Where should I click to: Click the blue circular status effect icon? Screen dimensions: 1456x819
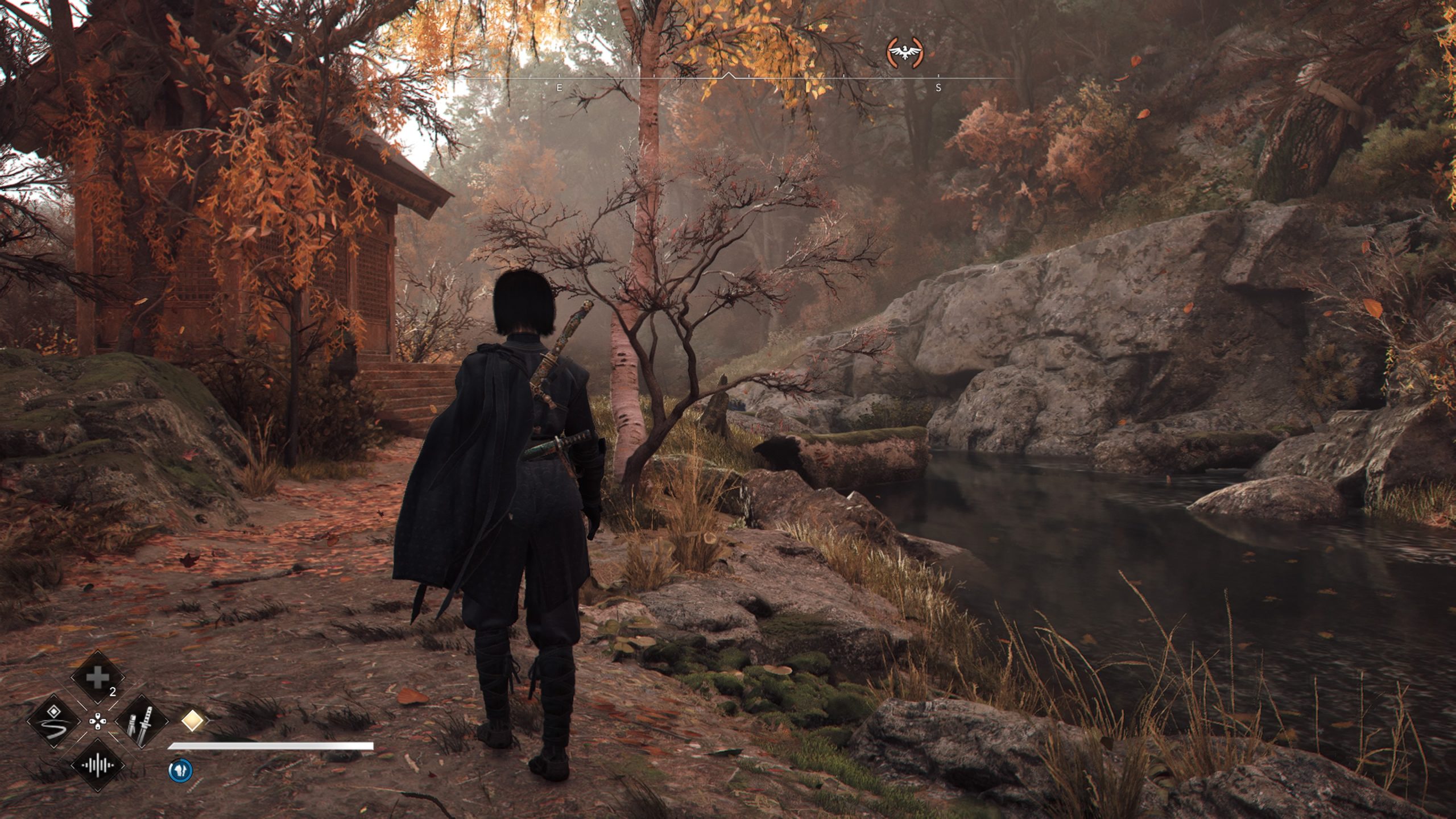pyautogui.click(x=180, y=771)
